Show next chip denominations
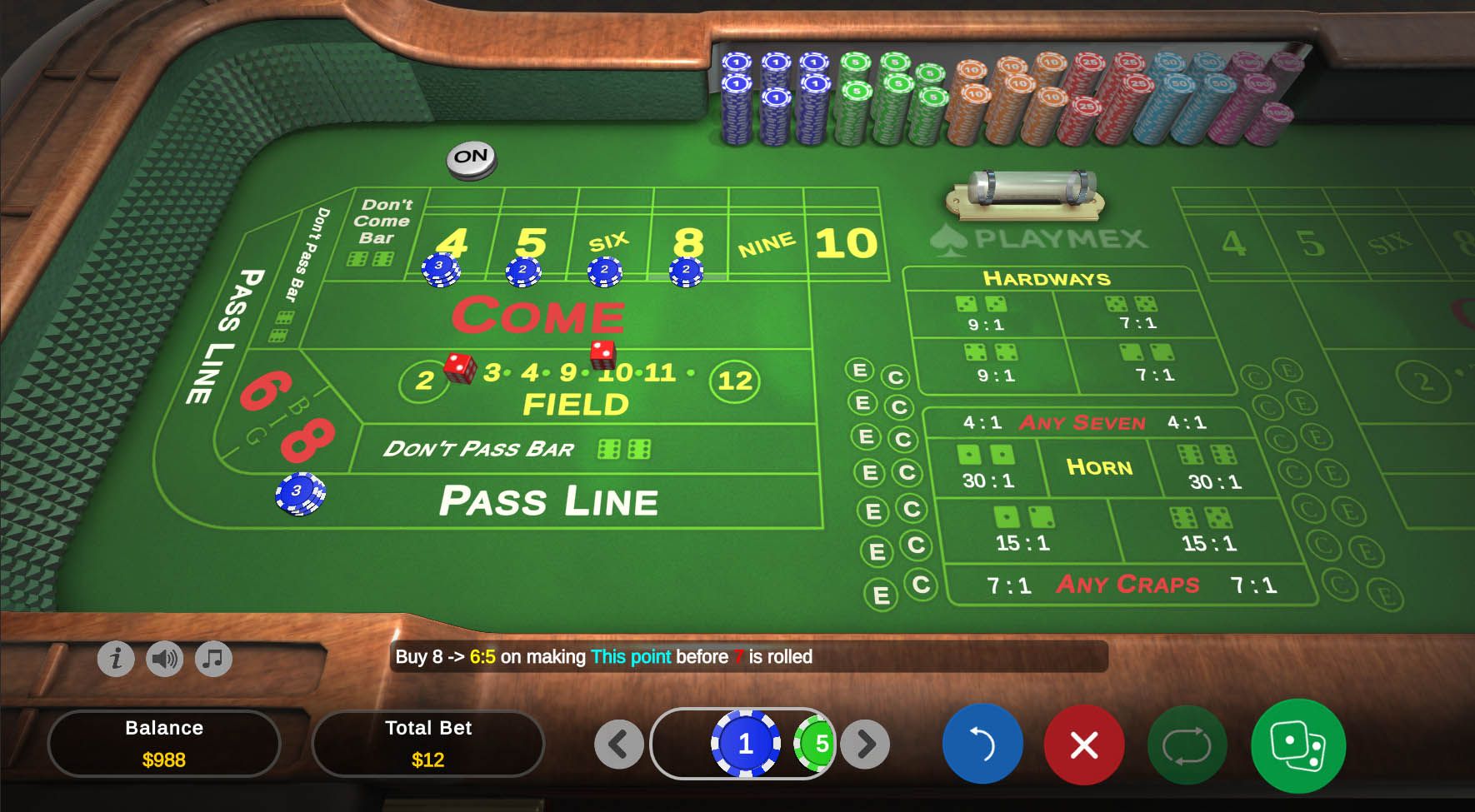Image resolution: width=1475 pixels, height=812 pixels. (865, 744)
